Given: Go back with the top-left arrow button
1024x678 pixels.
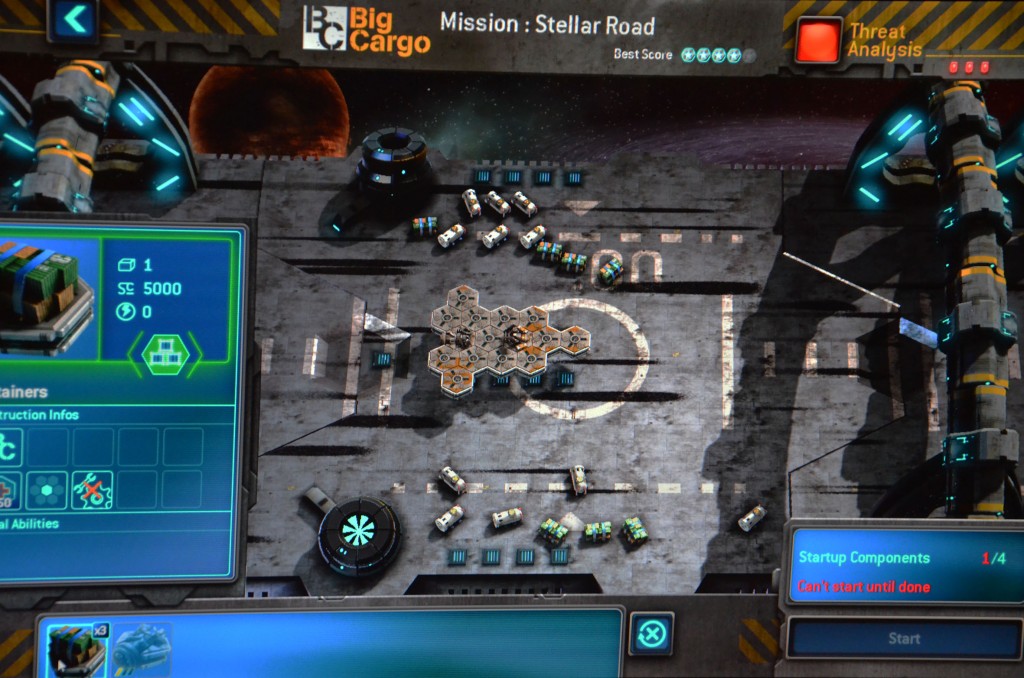Looking at the screenshot, I should click(x=72, y=19).
